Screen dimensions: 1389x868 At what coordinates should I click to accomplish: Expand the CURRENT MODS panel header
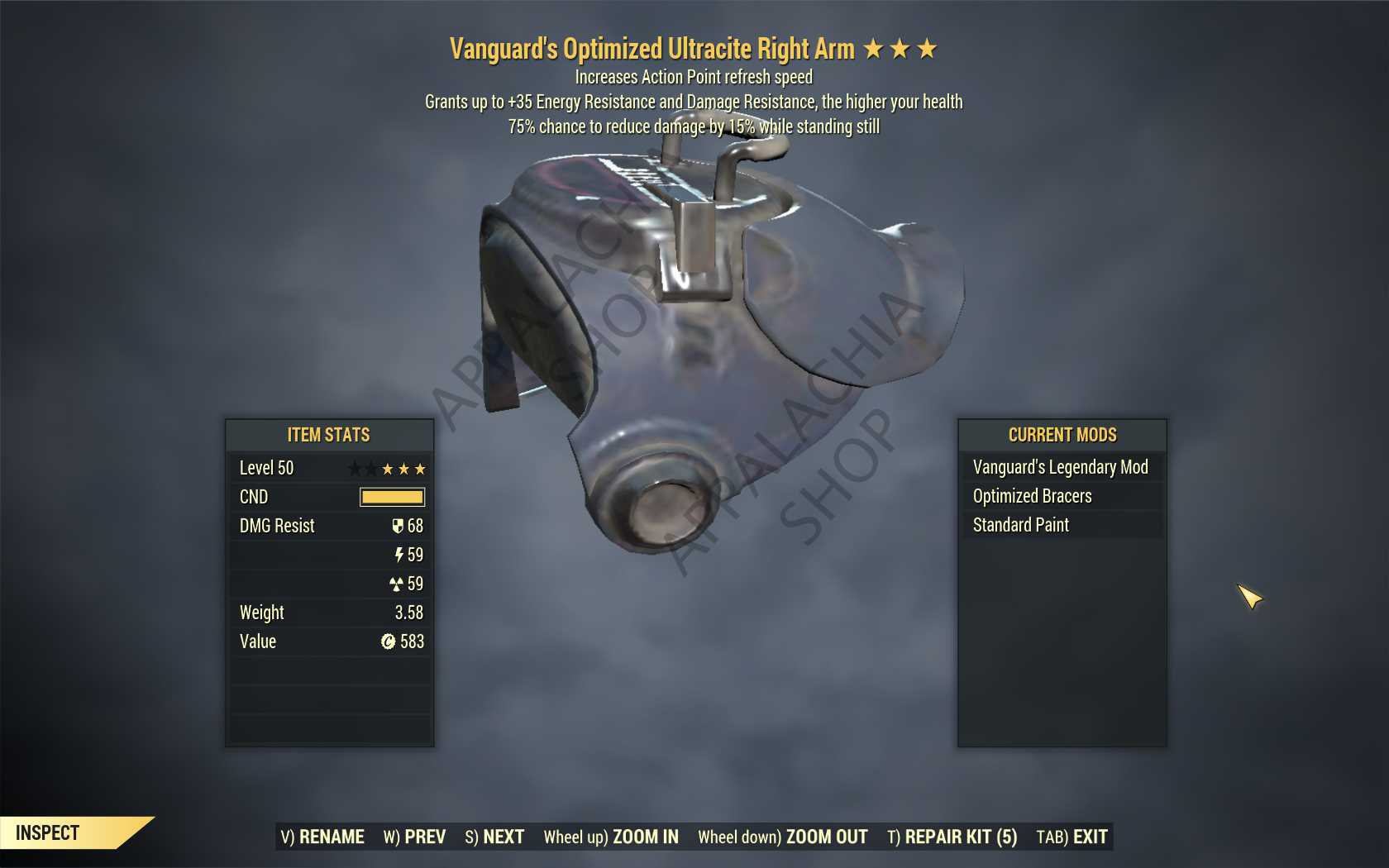pos(1061,435)
